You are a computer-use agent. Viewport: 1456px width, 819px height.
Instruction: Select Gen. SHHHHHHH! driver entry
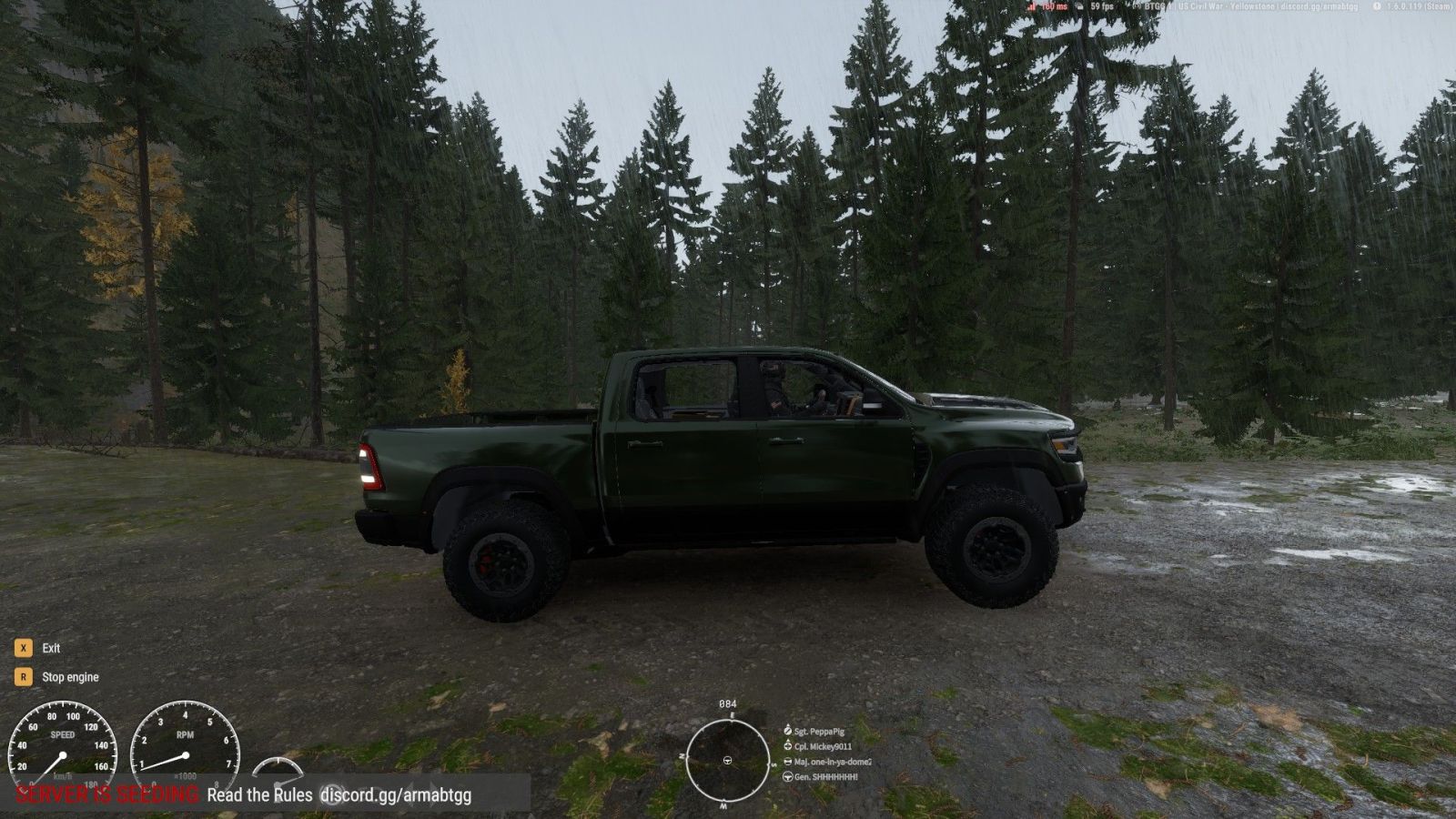[x=825, y=777]
